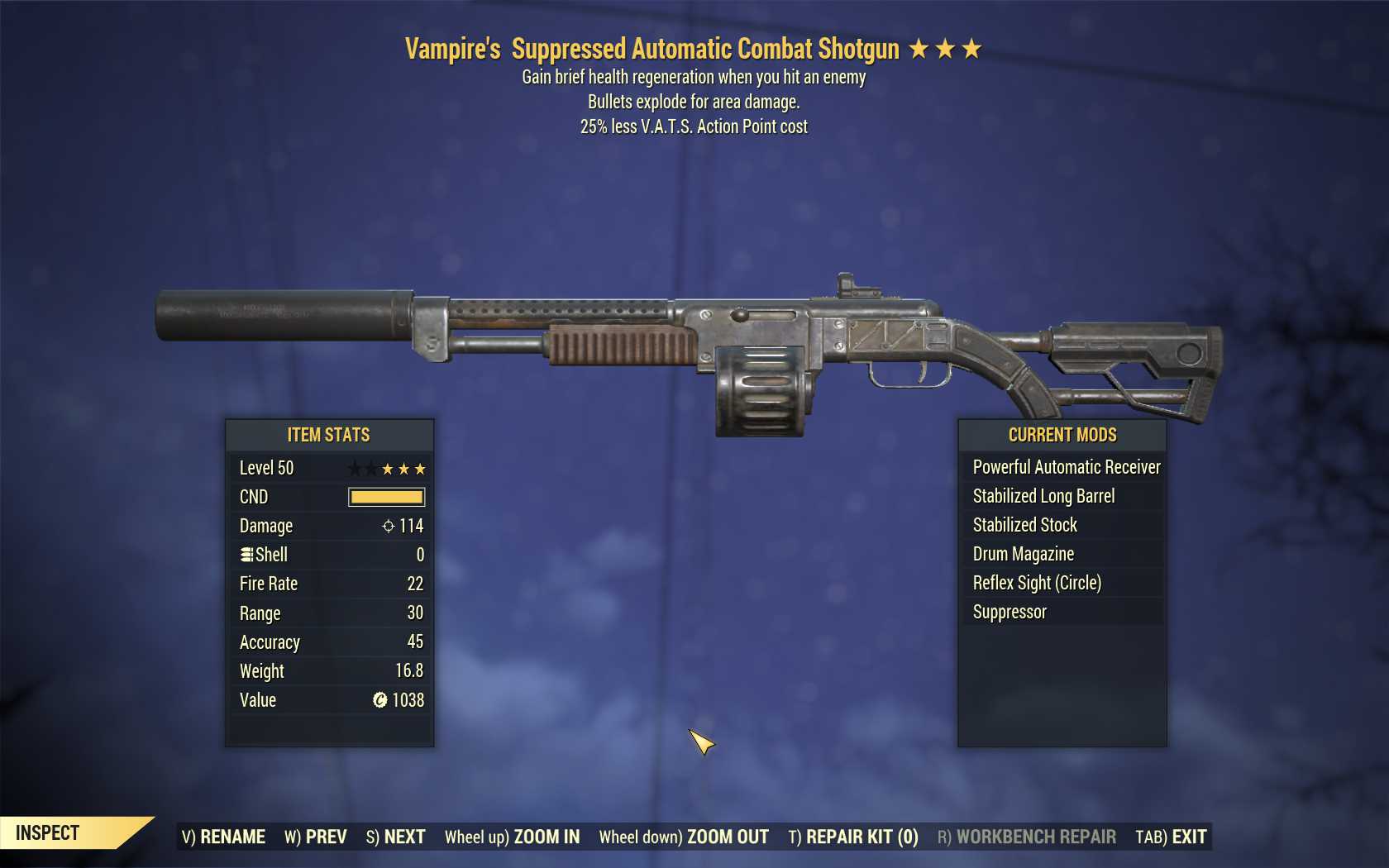
Task: Select Zoom In on the weapon
Action: (x=513, y=837)
